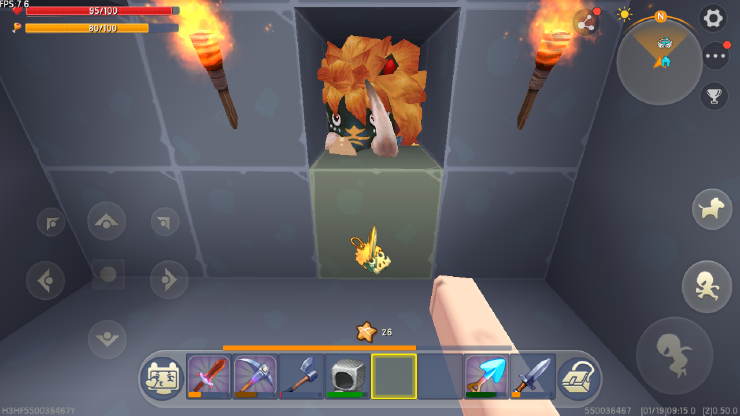Select the steel sword hotbar slot
This screenshot has height=416, width=740.
tap(532, 377)
